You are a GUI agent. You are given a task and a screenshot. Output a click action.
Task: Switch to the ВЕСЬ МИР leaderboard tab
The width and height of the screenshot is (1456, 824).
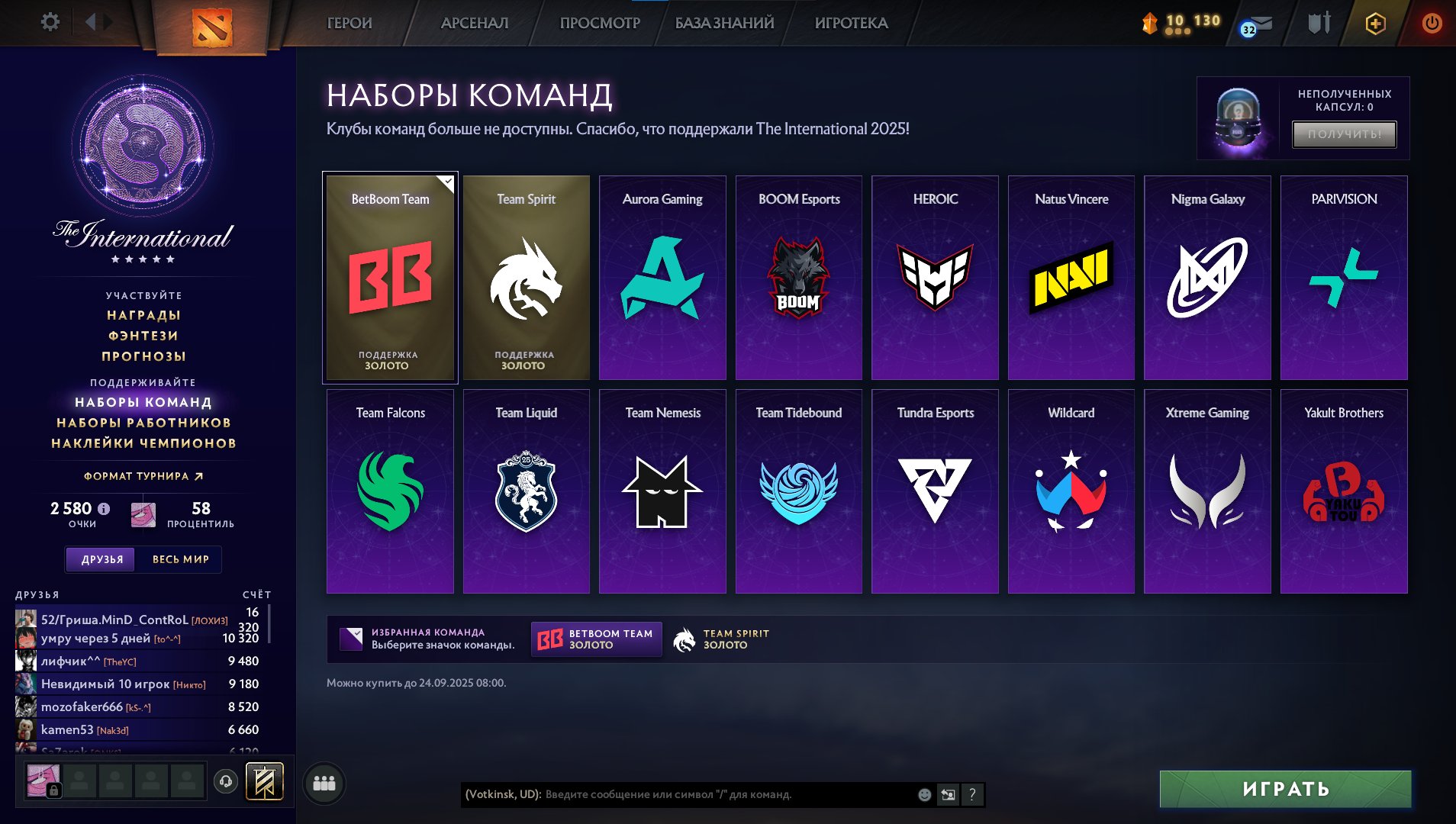point(180,559)
